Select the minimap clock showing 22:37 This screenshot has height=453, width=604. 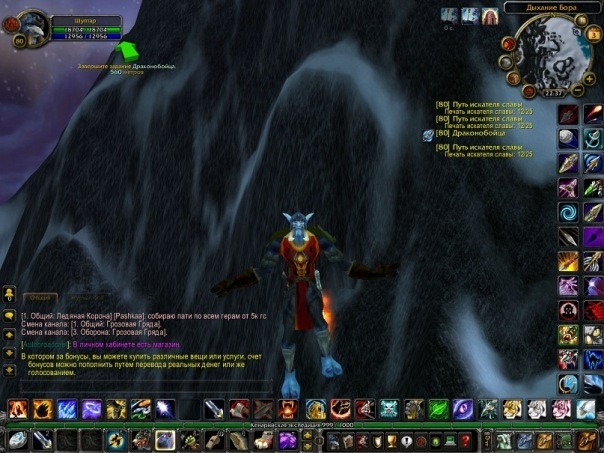click(551, 92)
